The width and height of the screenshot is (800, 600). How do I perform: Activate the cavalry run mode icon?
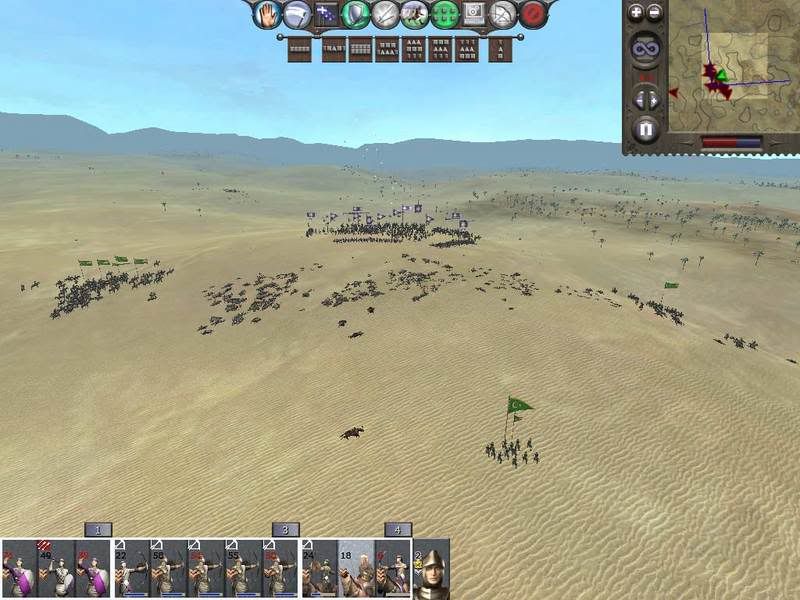pos(414,14)
